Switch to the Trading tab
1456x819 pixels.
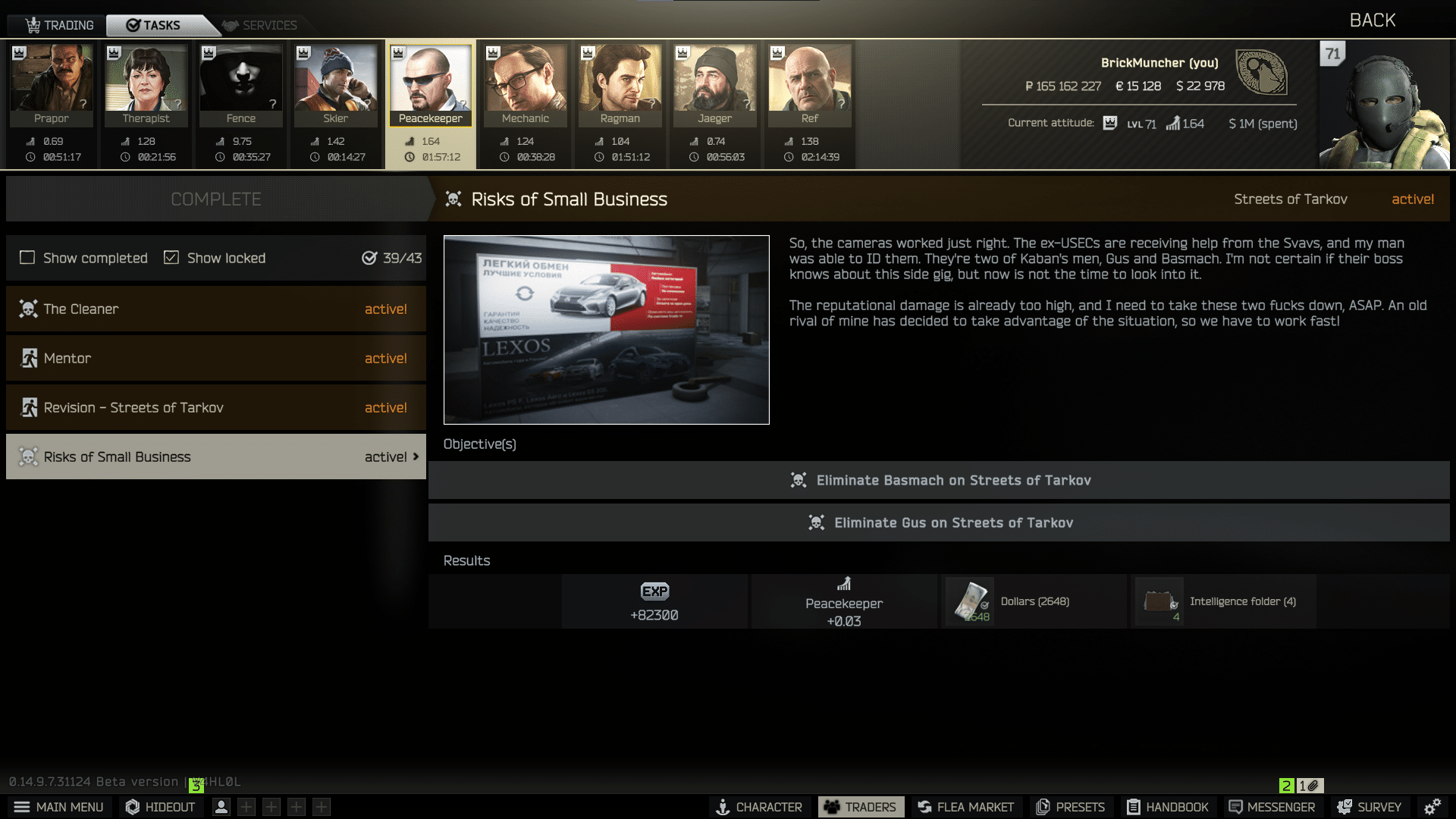[59, 25]
